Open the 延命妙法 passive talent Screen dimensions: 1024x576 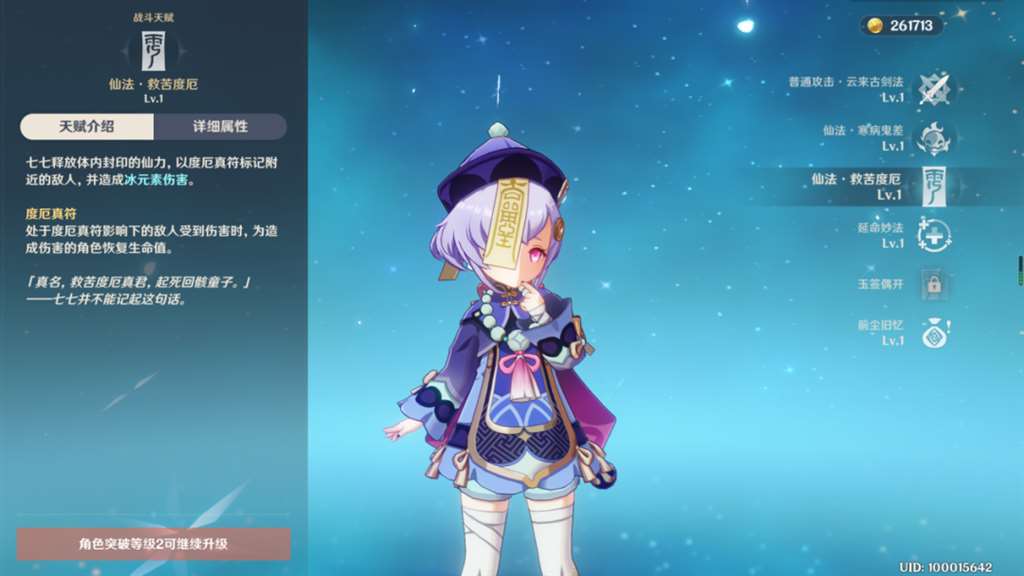(x=933, y=235)
